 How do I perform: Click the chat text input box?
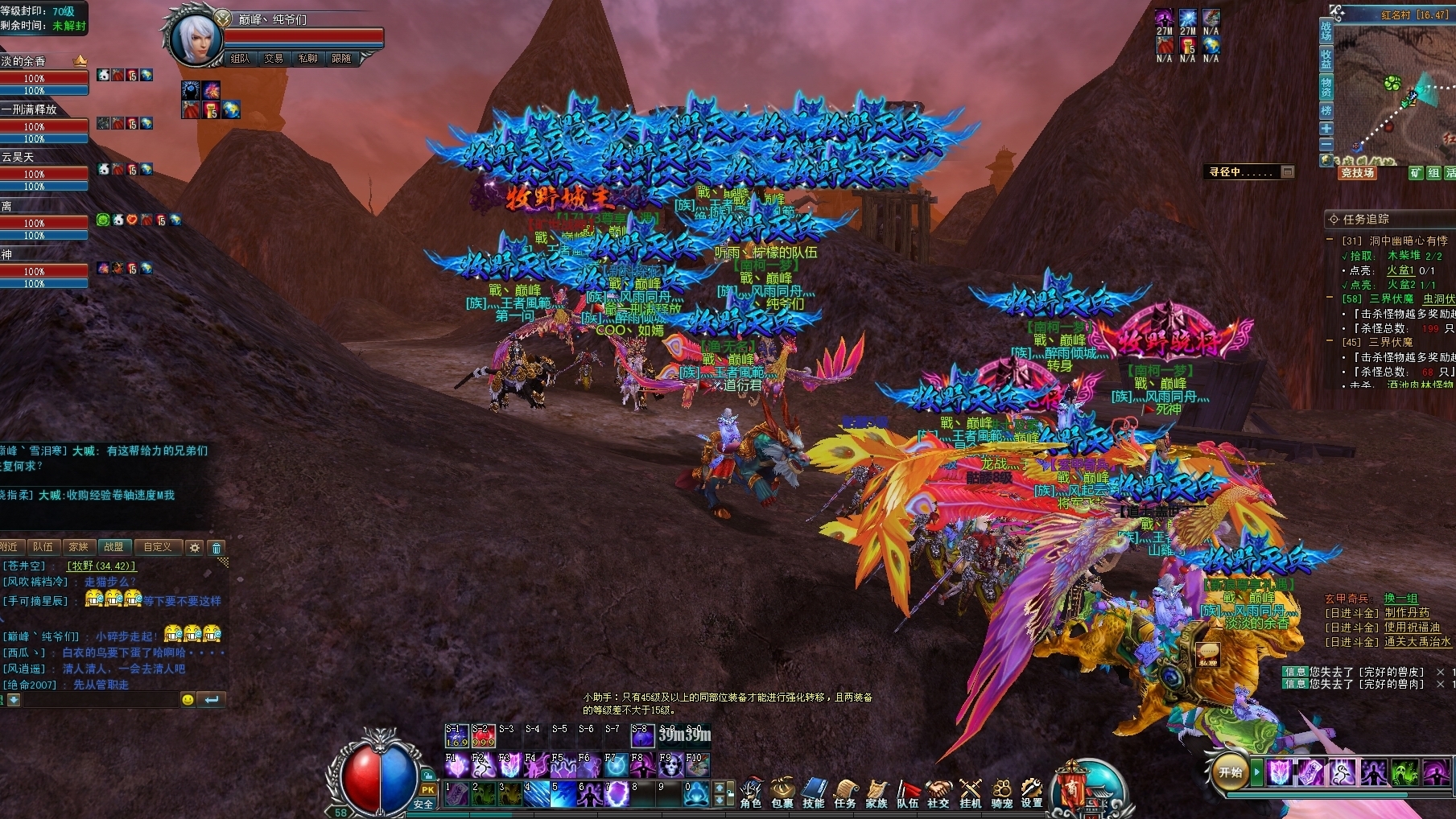(97, 700)
